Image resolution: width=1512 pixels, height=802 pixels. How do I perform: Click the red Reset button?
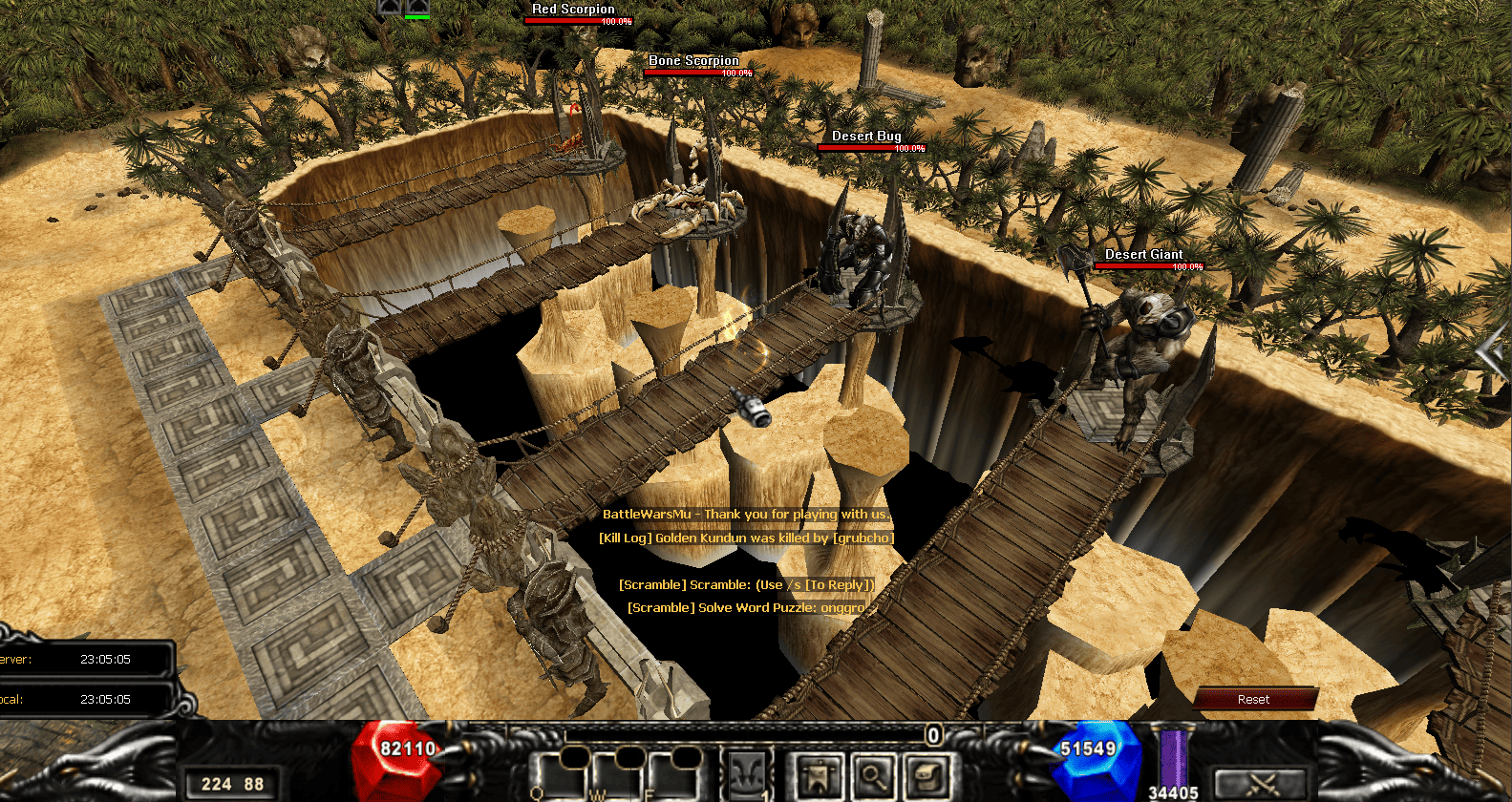point(1253,699)
